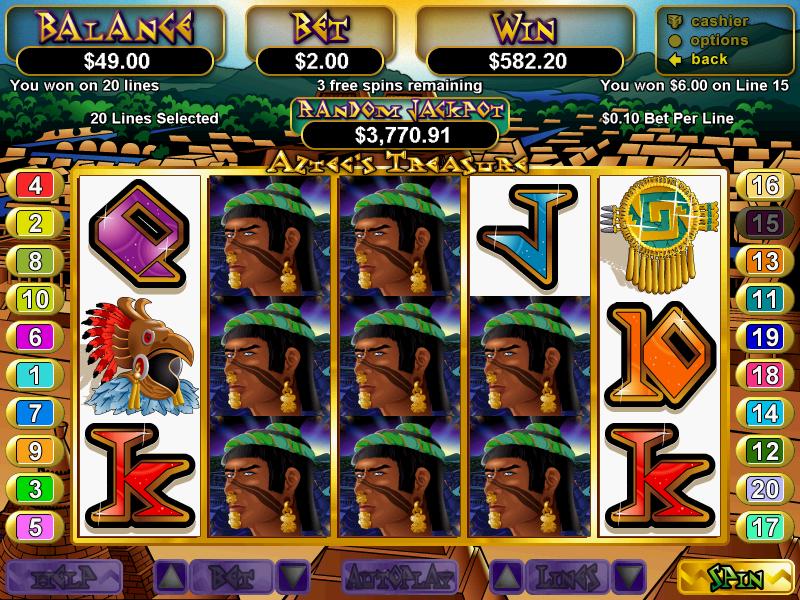Choose payline number 5 marker
Image resolution: width=800 pixels, height=600 pixels.
point(35,526)
